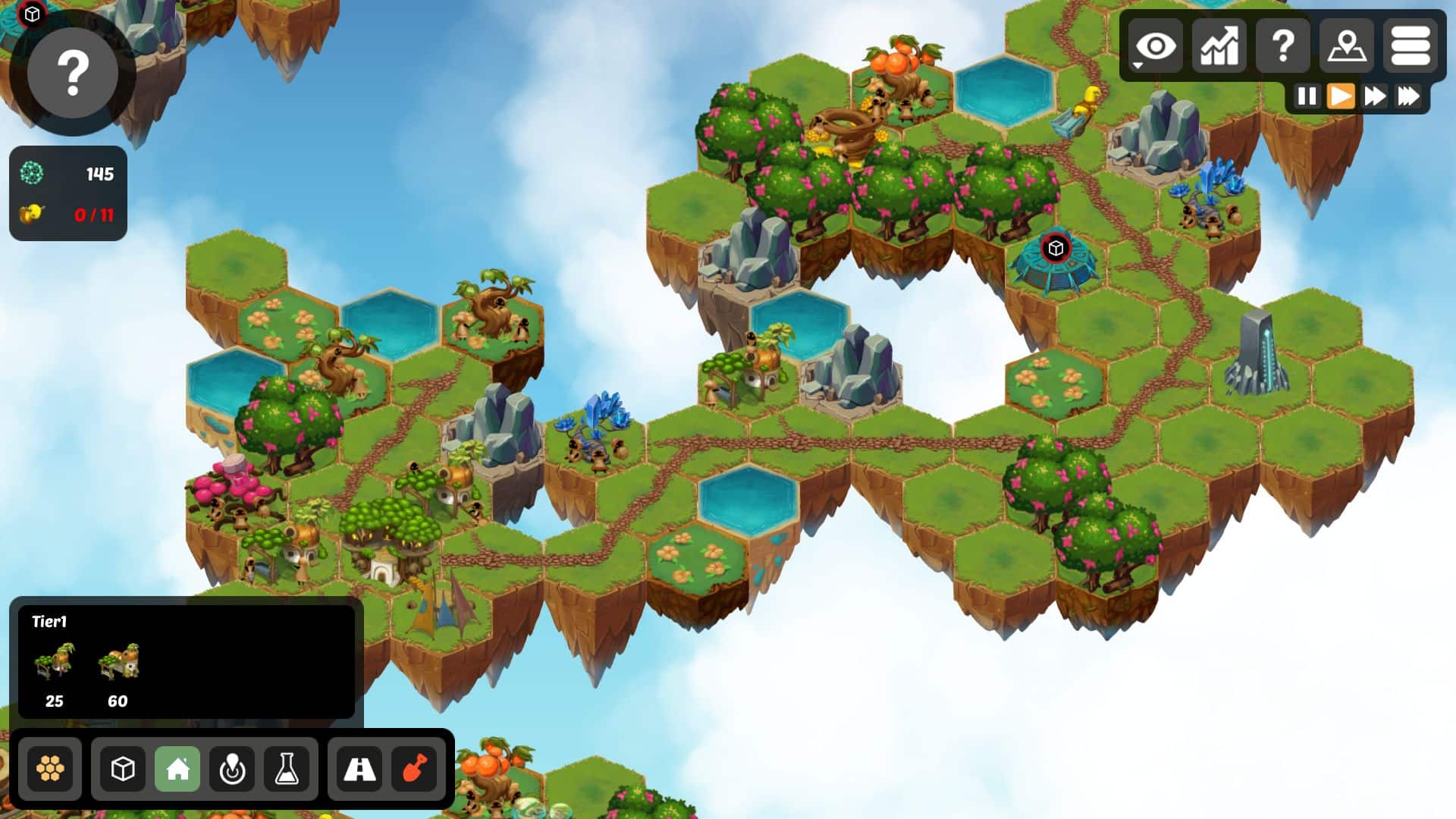The width and height of the screenshot is (1456, 819).
Task: Open the flask research category
Action: pyautogui.click(x=287, y=769)
